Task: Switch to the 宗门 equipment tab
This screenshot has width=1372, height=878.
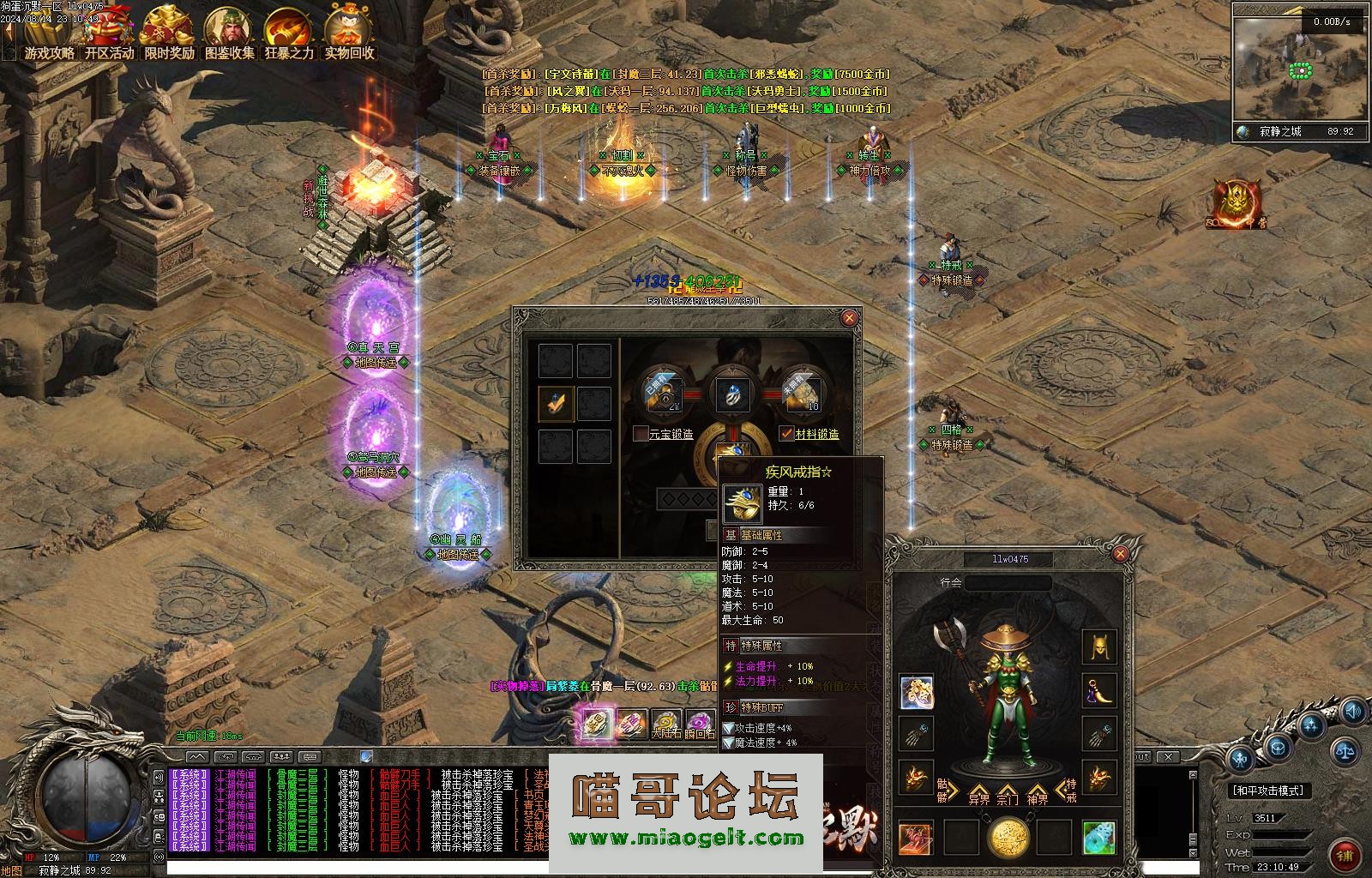Action: pyautogui.click(x=1008, y=796)
